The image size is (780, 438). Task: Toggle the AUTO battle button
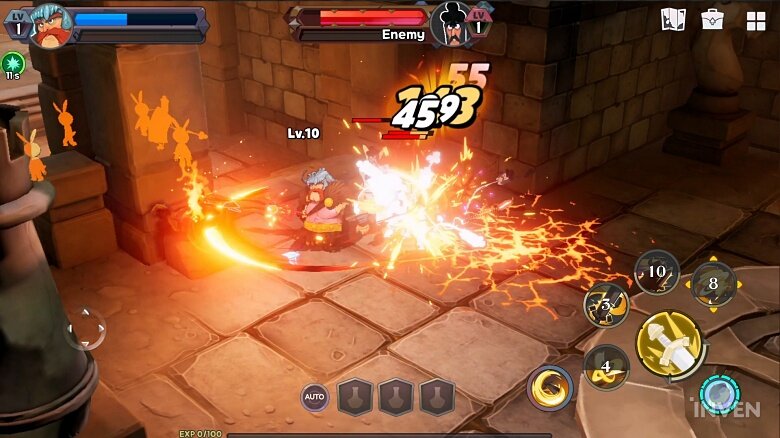click(x=315, y=397)
